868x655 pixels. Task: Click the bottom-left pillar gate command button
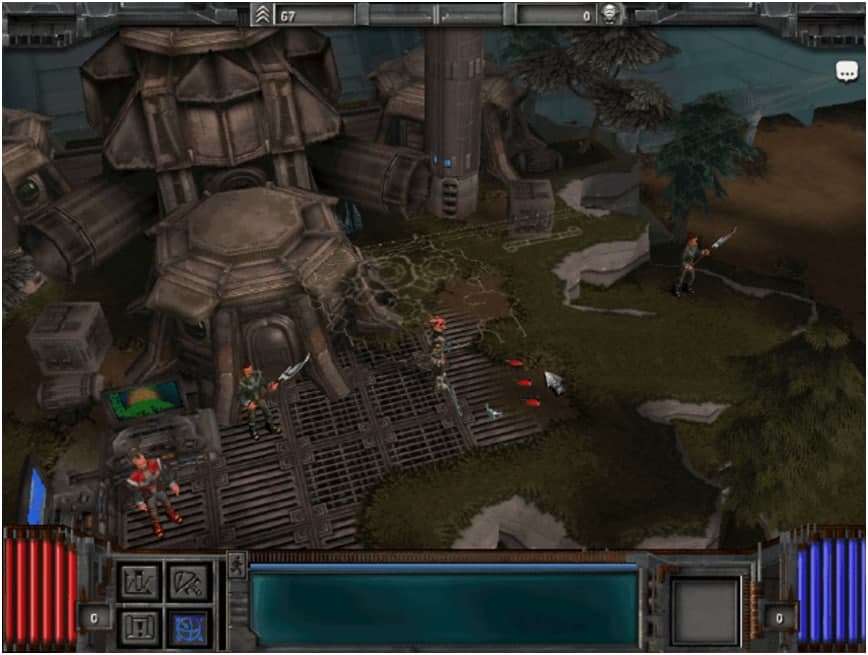(139, 627)
